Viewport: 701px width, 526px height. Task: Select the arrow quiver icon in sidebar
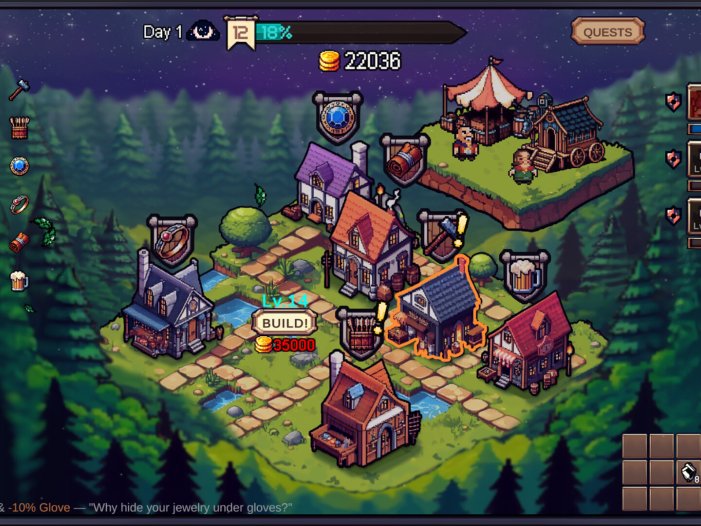19,128
